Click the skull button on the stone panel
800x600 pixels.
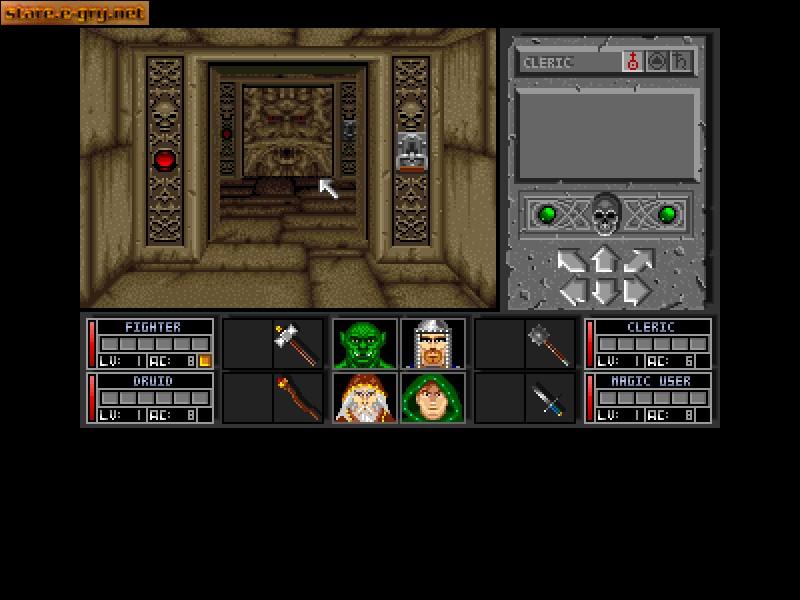pos(604,214)
